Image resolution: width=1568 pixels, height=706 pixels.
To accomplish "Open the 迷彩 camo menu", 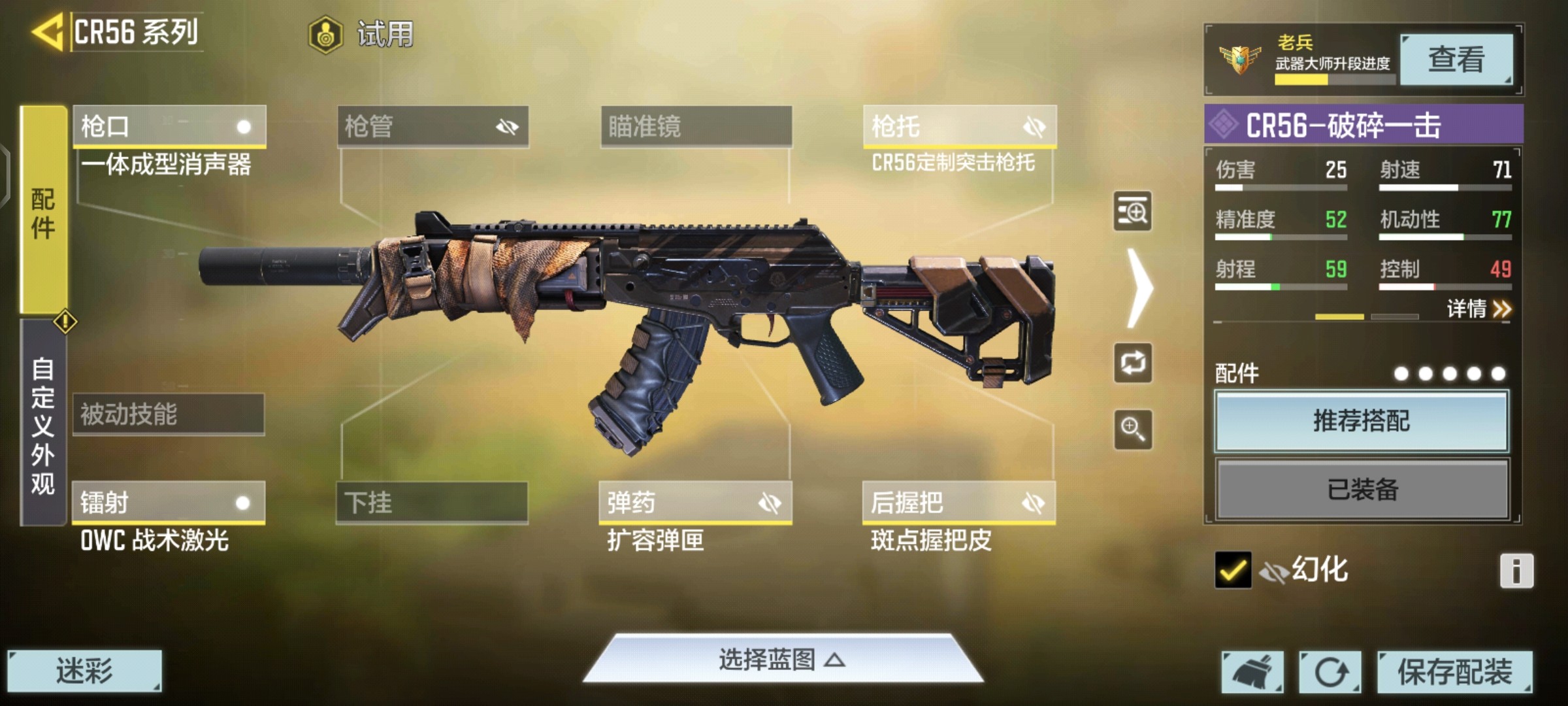I will pyautogui.click(x=84, y=671).
